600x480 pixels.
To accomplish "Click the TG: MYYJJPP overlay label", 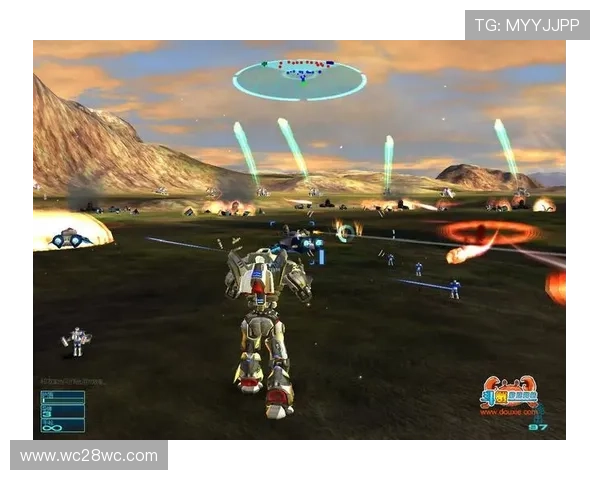I will [527, 24].
